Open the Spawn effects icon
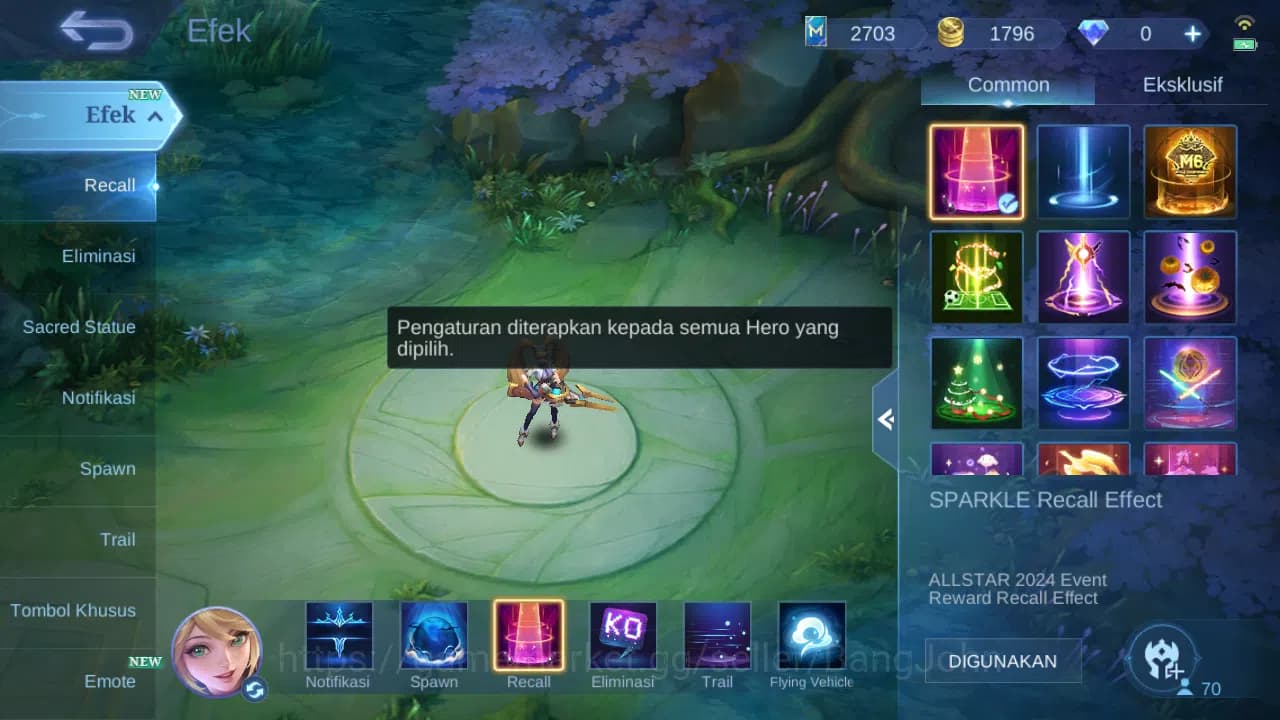 pyautogui.click(x=434, y=634)
